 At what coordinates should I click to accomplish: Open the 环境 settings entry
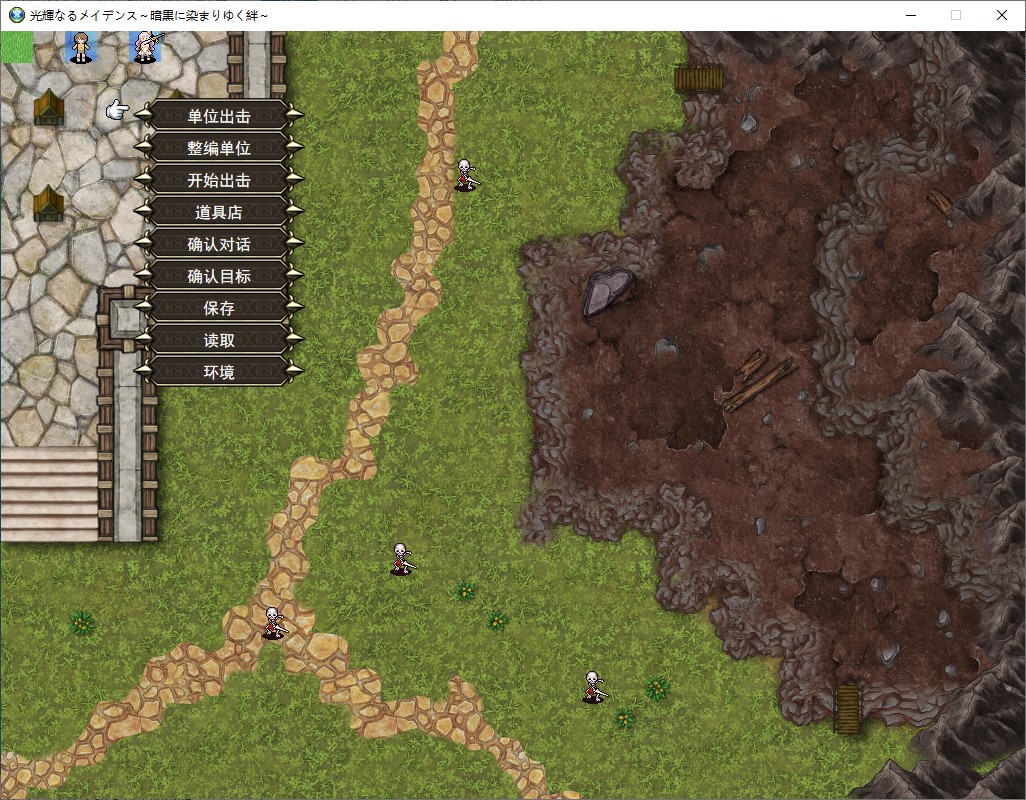(x=219, y=372)
